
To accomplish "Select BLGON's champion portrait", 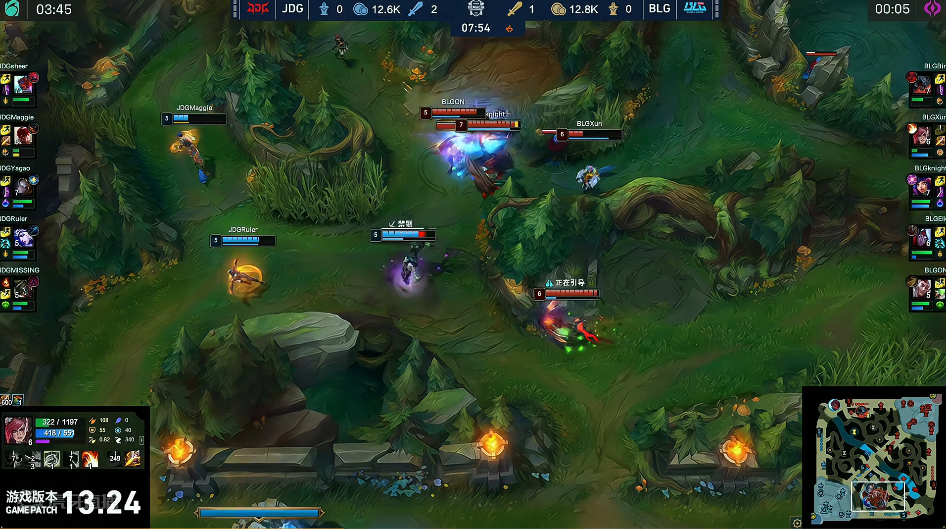I will 922,288.
